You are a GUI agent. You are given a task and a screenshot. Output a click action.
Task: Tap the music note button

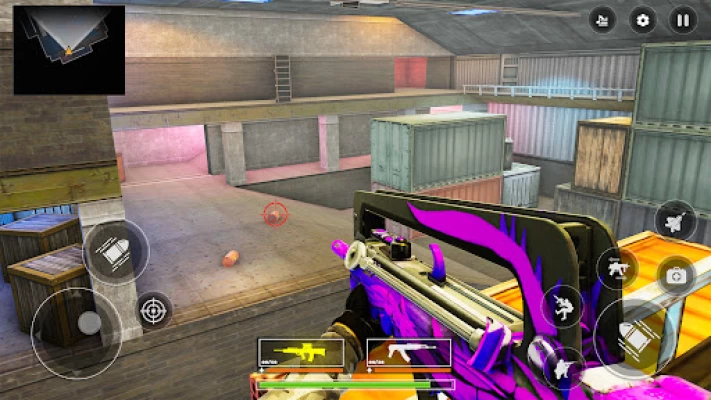602,19
